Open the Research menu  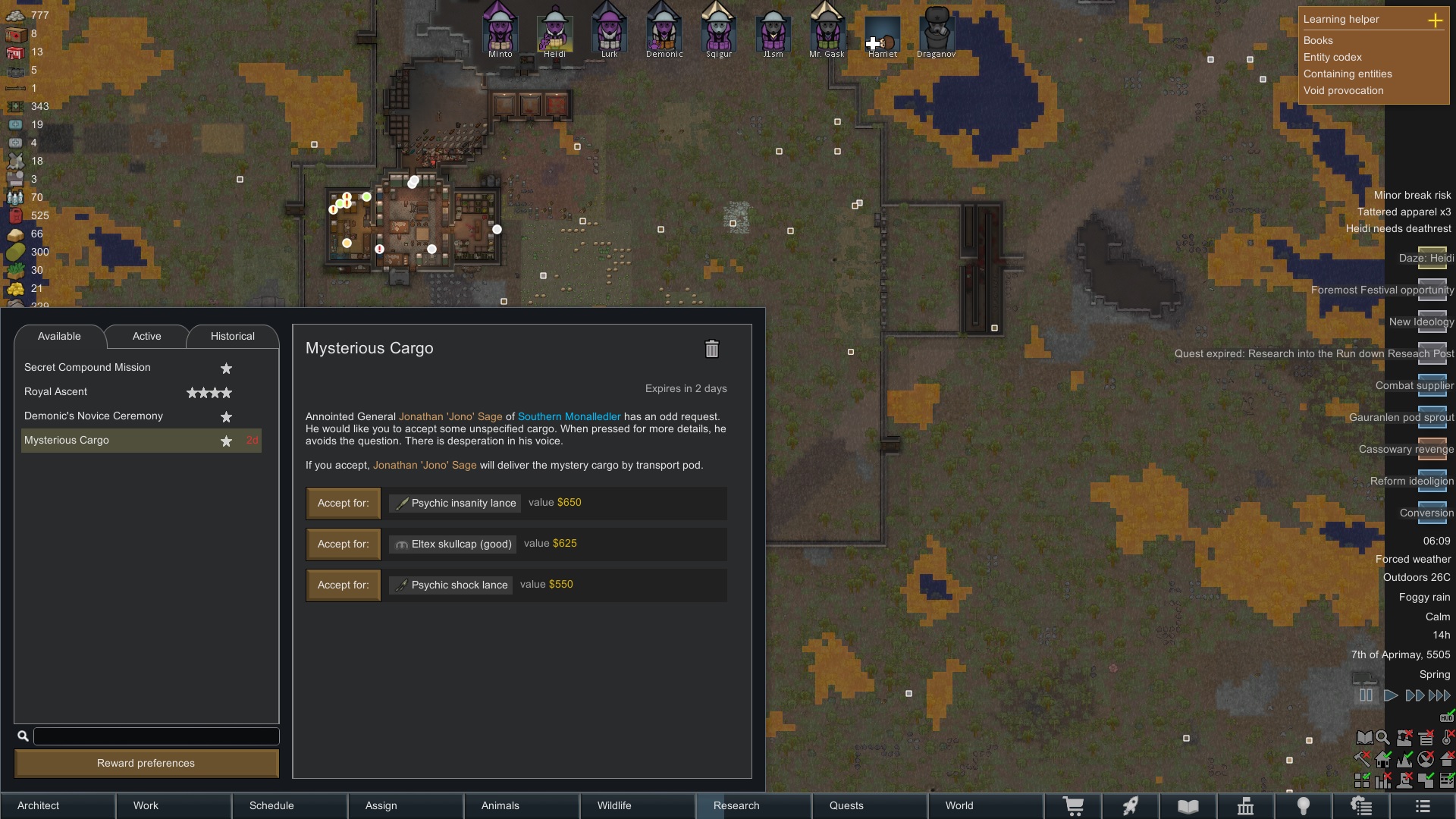tap(736, 805)
